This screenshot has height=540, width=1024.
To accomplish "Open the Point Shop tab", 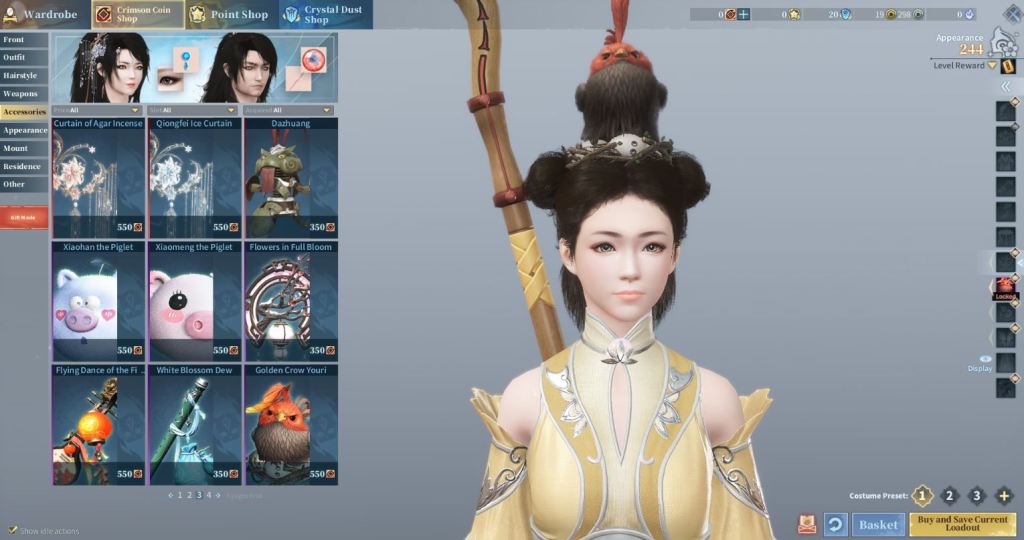I will (228, 14).
